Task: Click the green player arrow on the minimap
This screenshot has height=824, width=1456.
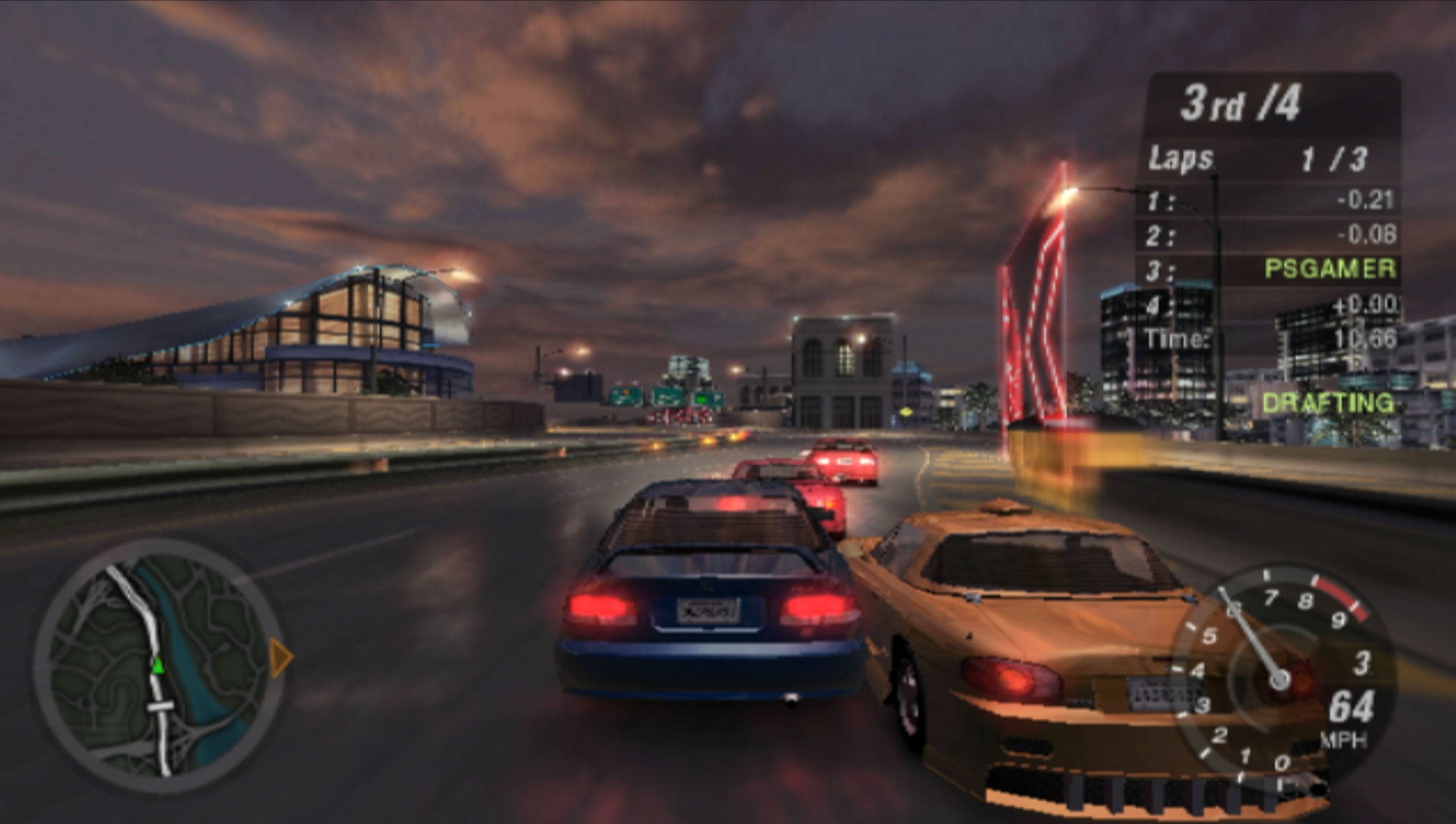Action: (158, 665)
